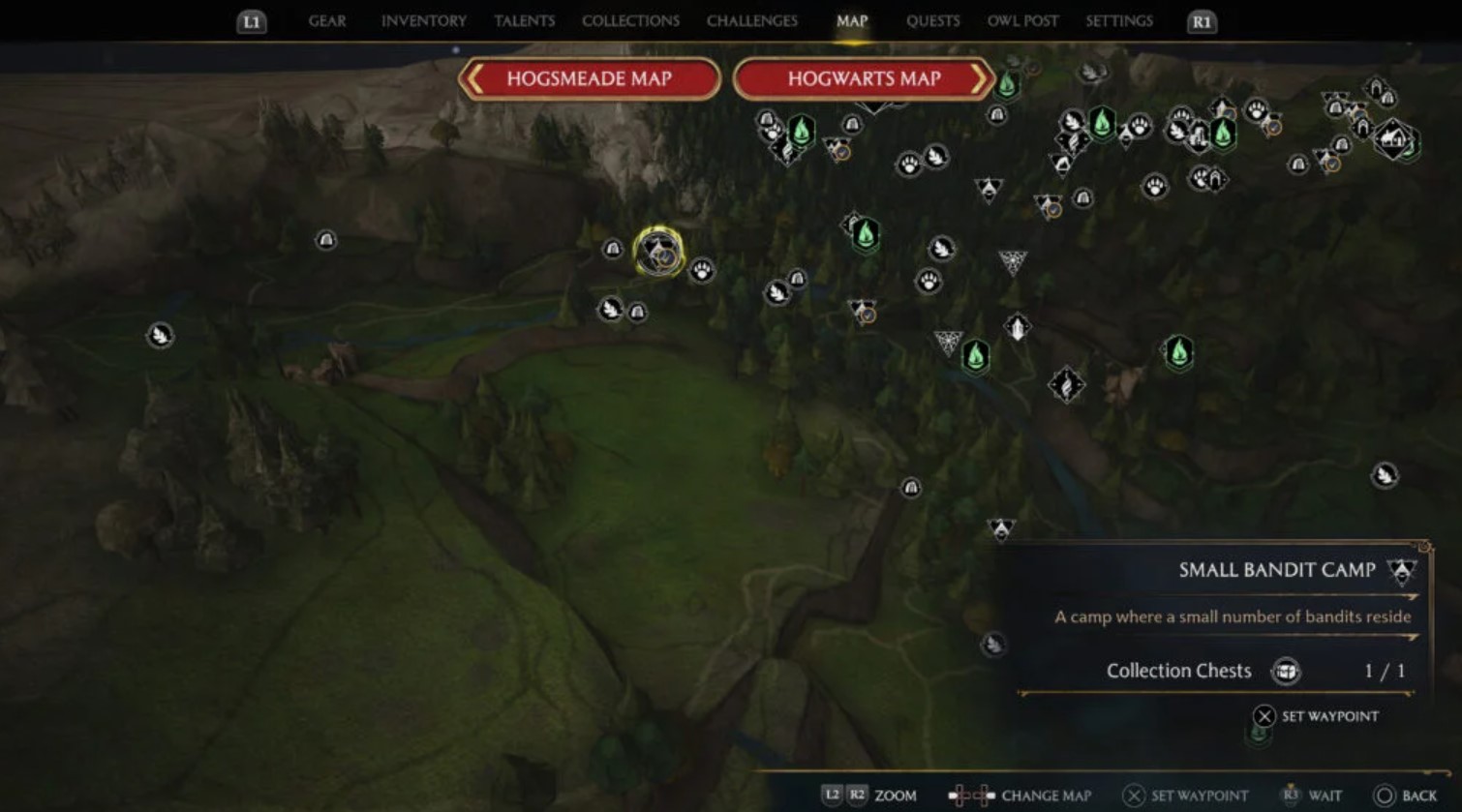Show the Owl Post tab
The image size is (1462, 812).
(1022, 21)
